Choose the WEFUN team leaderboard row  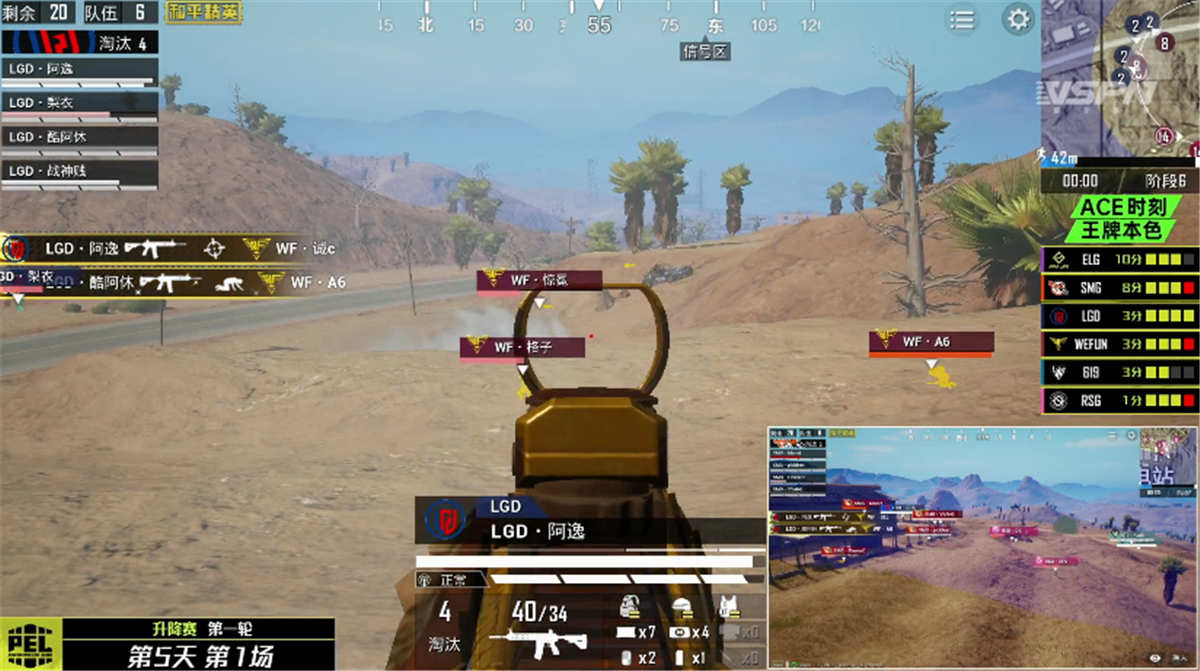(1119, 344)
